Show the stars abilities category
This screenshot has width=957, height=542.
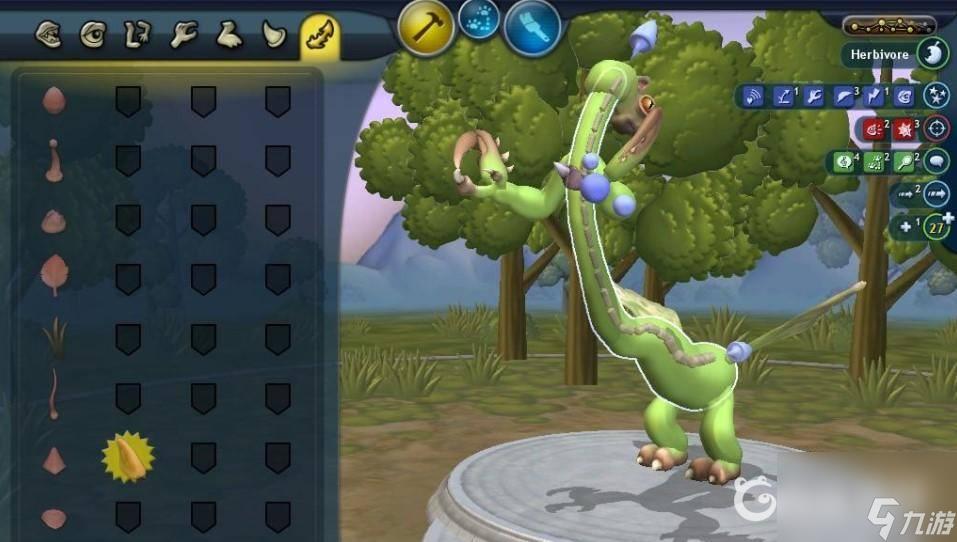click(x=936, y=96)
